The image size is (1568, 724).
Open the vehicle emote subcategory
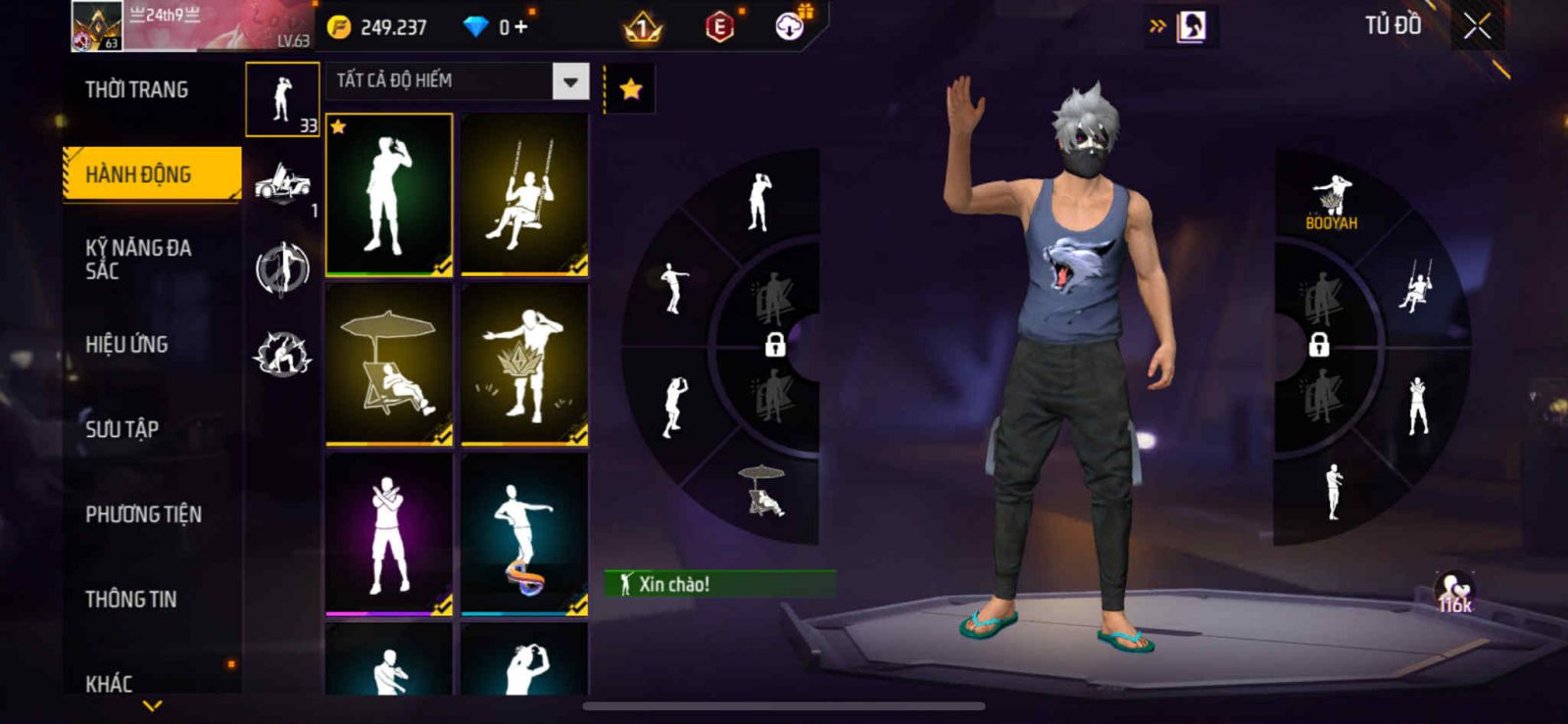tap(282, 183)
